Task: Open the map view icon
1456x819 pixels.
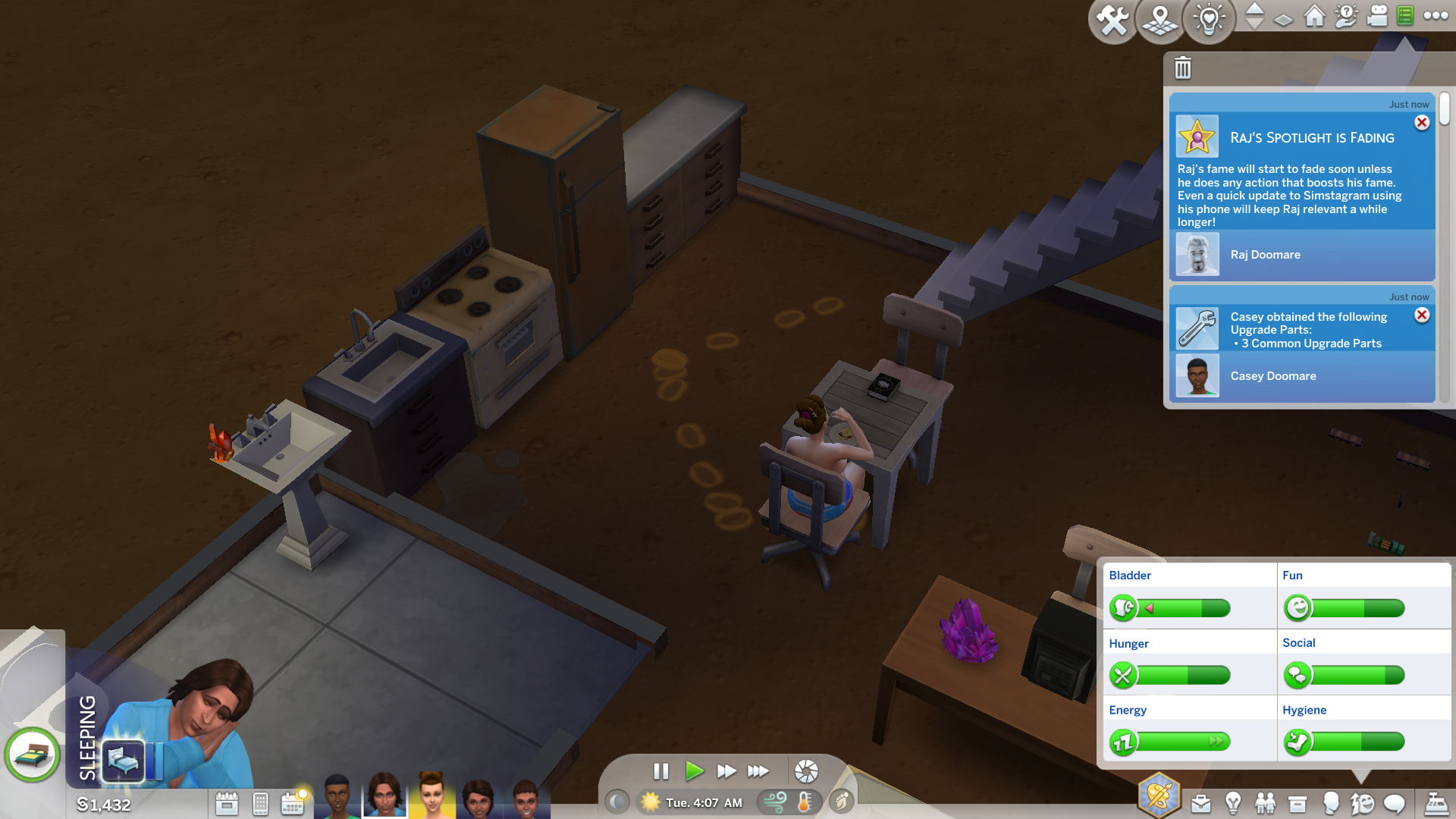Action: (1160, 20)
